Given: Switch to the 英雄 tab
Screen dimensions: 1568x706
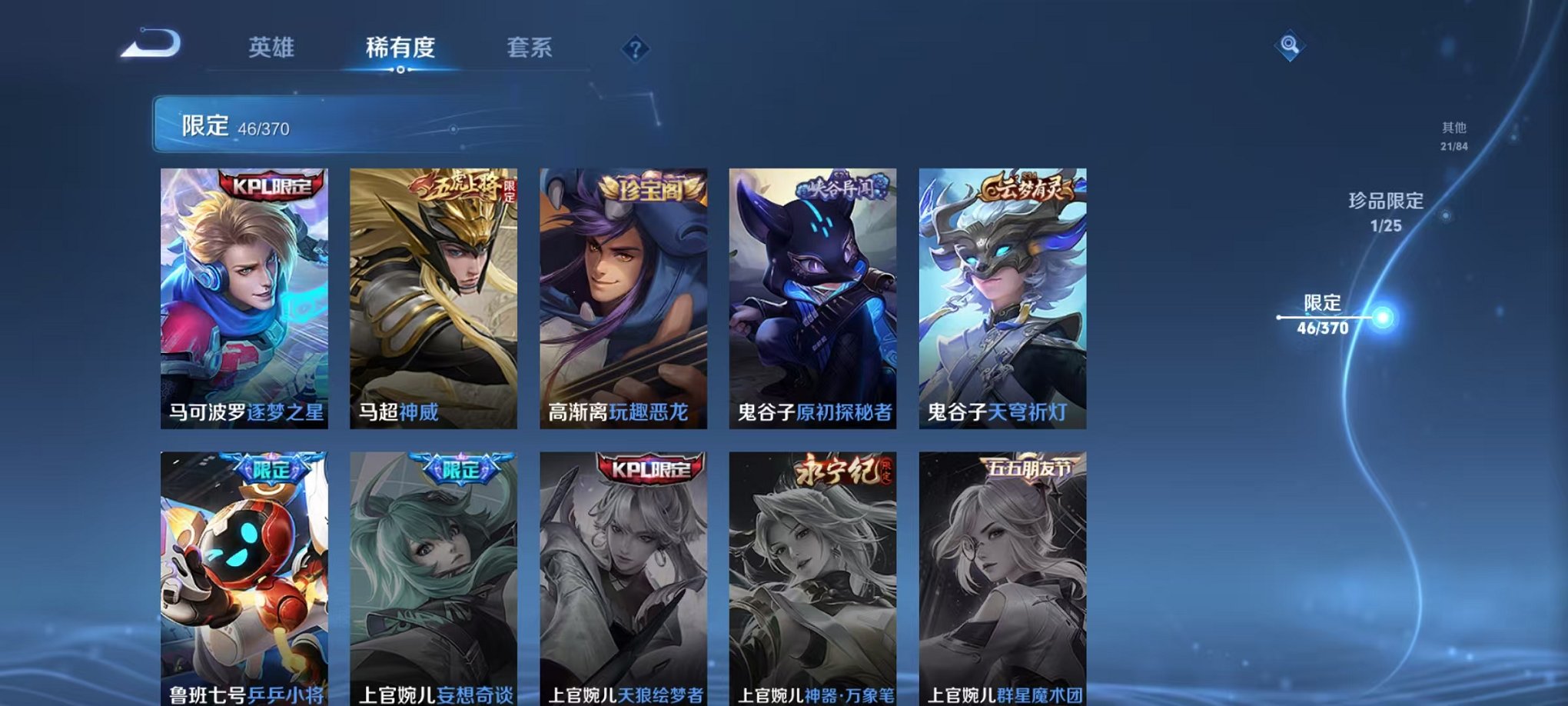Looking at the screenshot, I should coord(269,48).
